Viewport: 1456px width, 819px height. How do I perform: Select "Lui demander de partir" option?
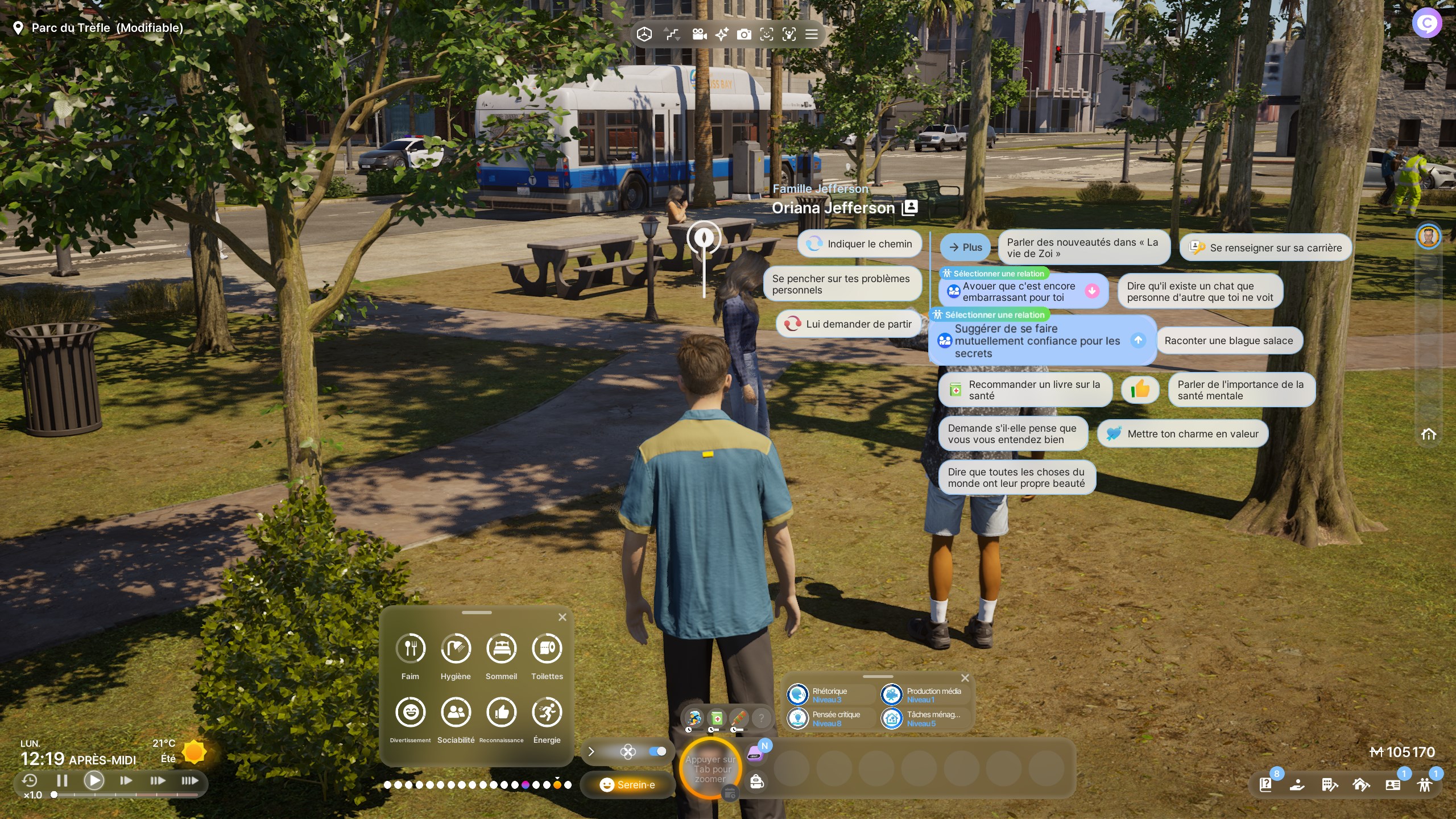pyautogui.click(x=849, y=324)
